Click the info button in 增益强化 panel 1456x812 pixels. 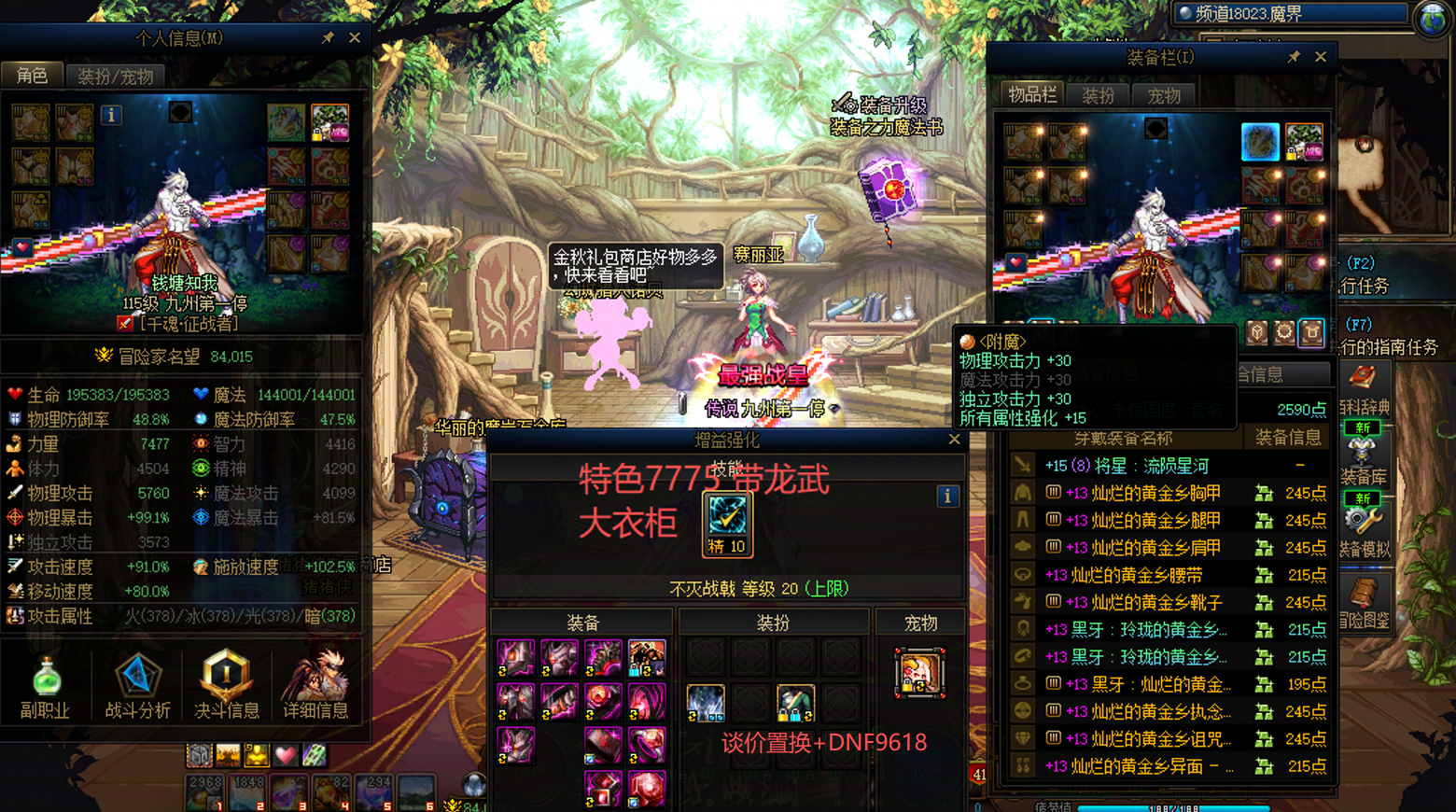947,496
